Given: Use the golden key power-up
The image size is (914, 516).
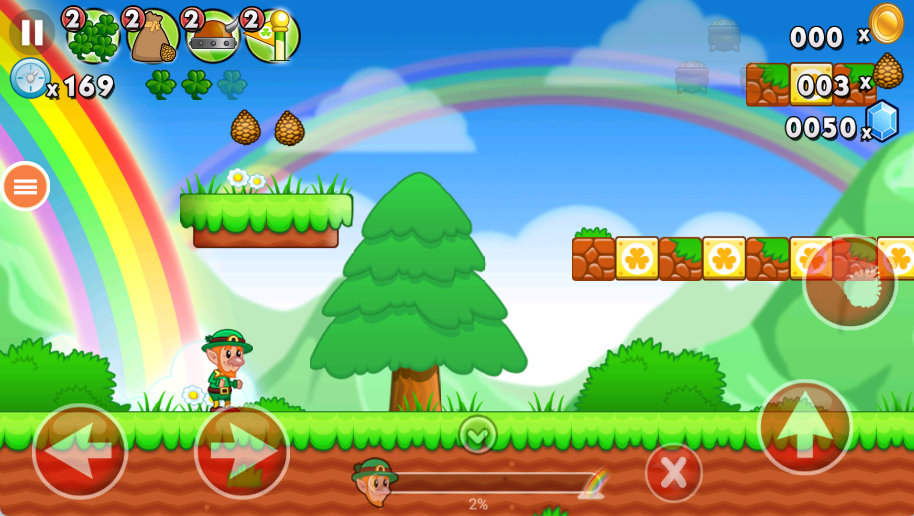Looking at the screenshot, I should coord(272,37).
